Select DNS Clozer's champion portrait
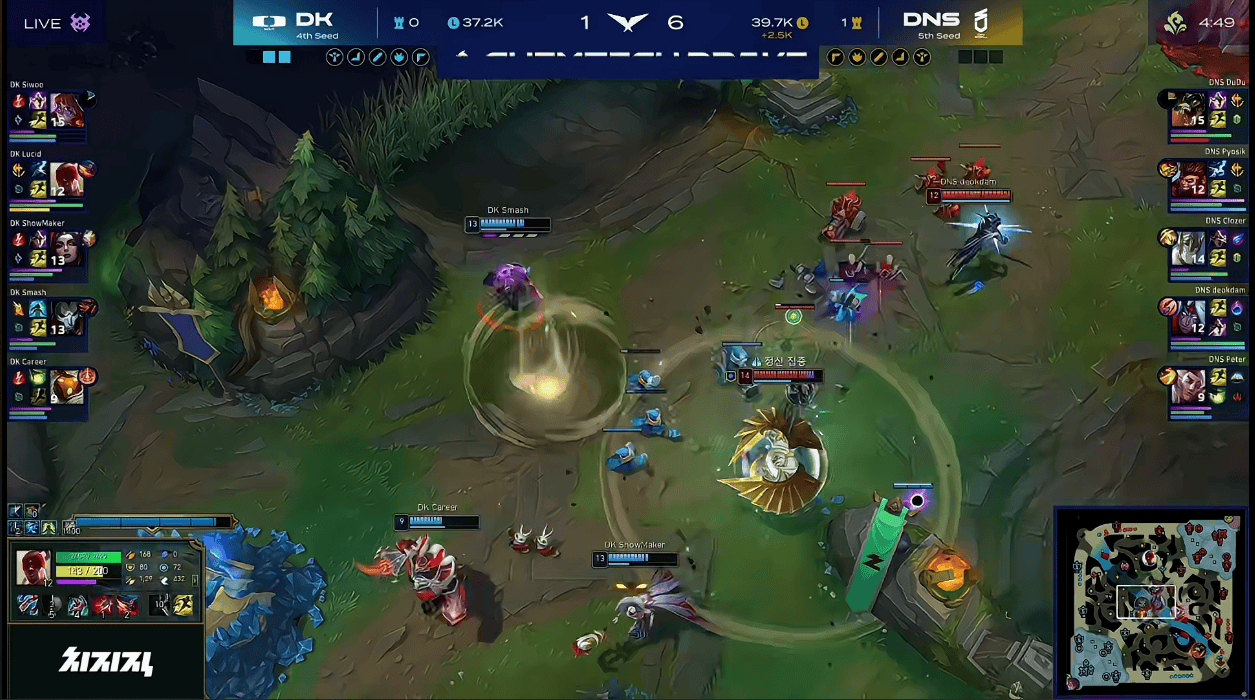The width and height of the screenshot is (1255, 700). 1189,249
